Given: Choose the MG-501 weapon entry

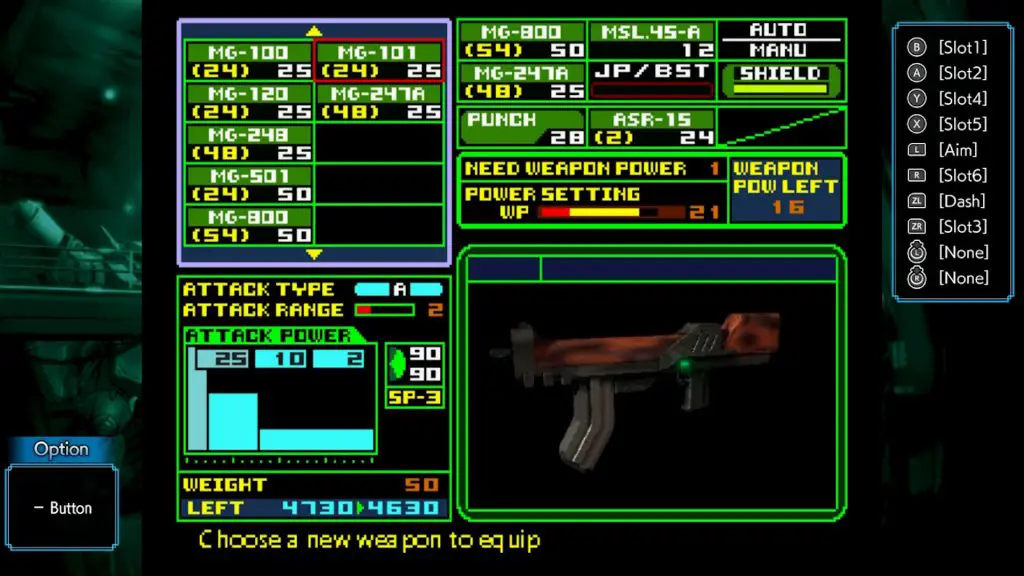Looking at the screenshot, I should [x=249, y=184].
